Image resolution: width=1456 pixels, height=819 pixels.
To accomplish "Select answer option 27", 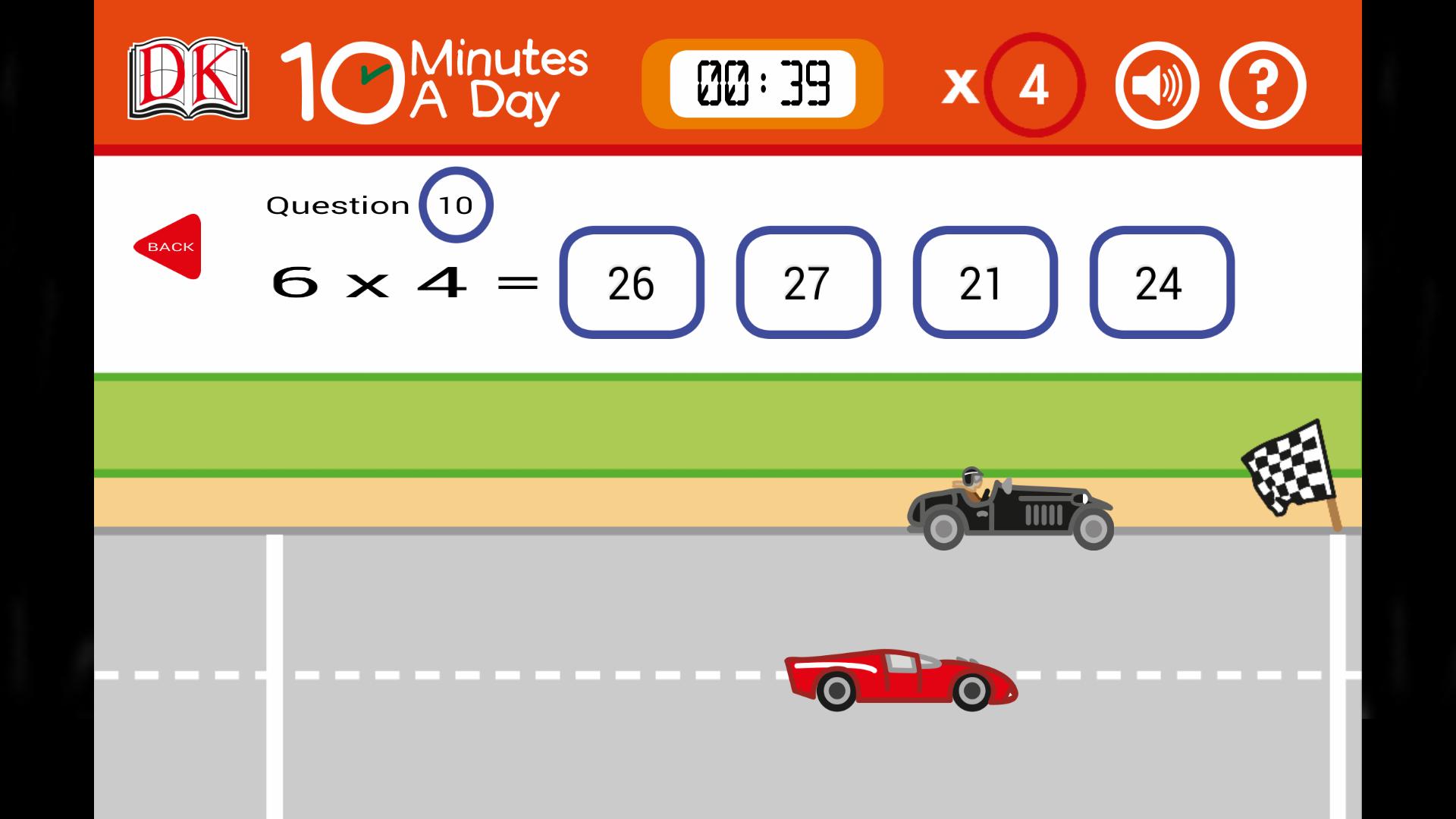I will tap(808, 283).
